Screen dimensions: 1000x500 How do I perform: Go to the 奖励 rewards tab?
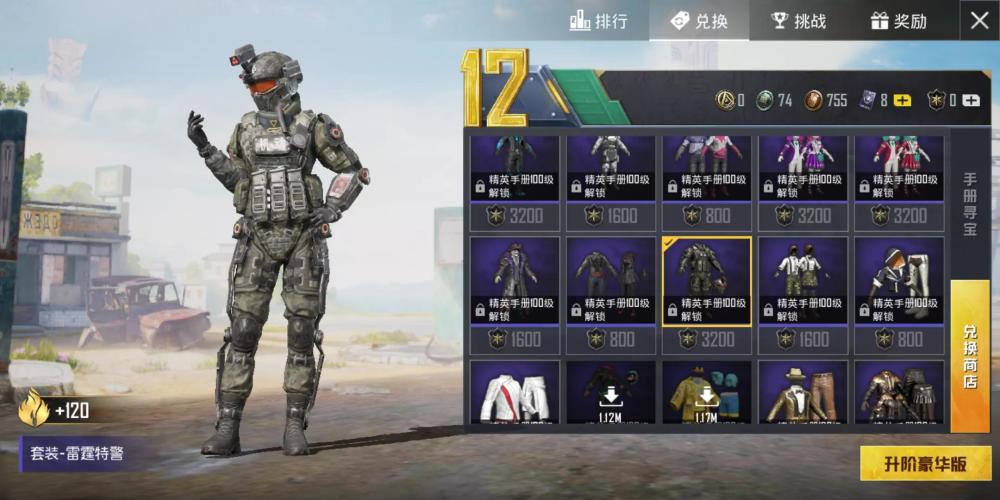(x=898, y=21)
